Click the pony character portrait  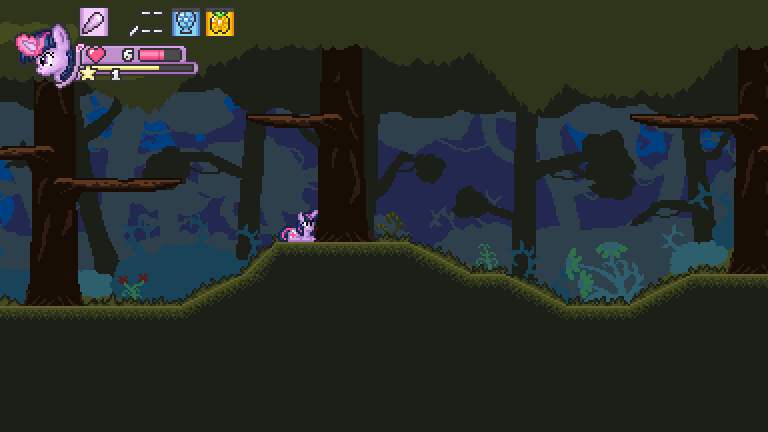[46, 56]
